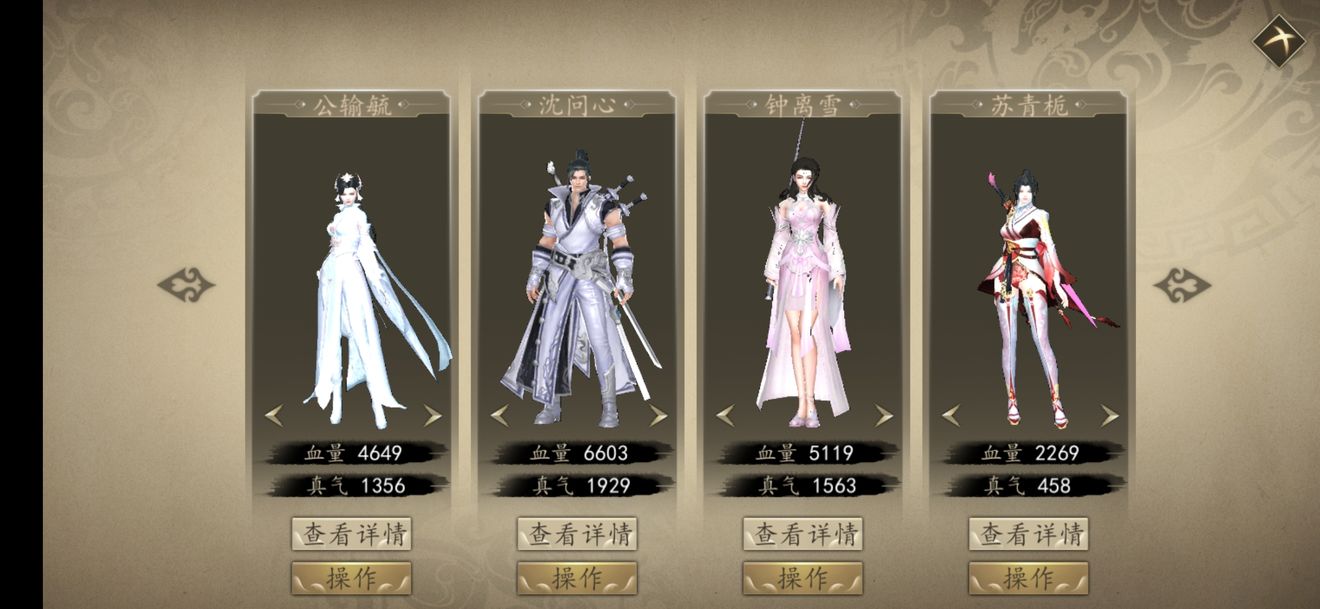The image size is (1320, 609).
Task: Check details of 钟离雪
Action: 803,534
